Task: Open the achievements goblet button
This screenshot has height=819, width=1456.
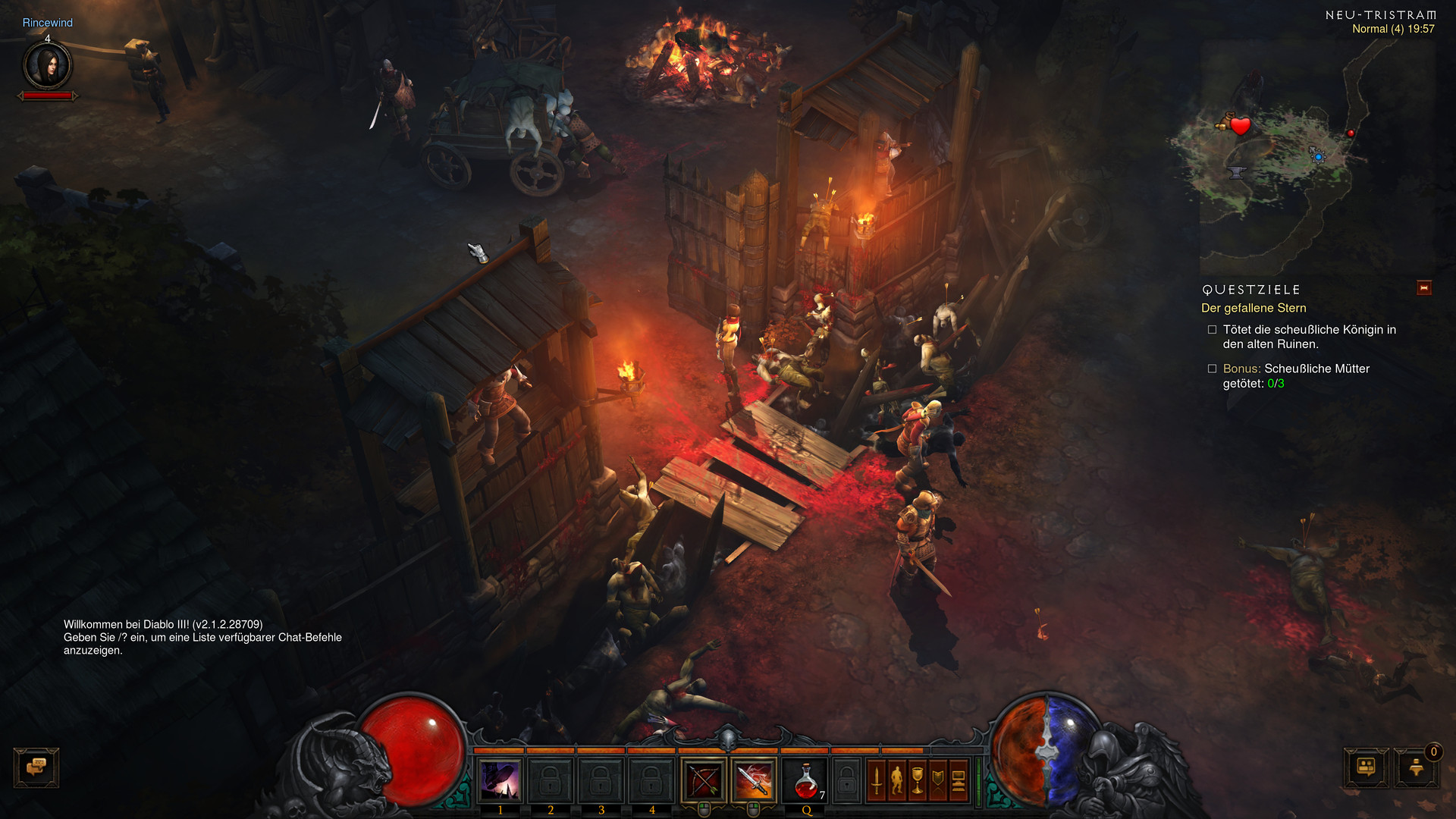Action: (x=918, y=780)
